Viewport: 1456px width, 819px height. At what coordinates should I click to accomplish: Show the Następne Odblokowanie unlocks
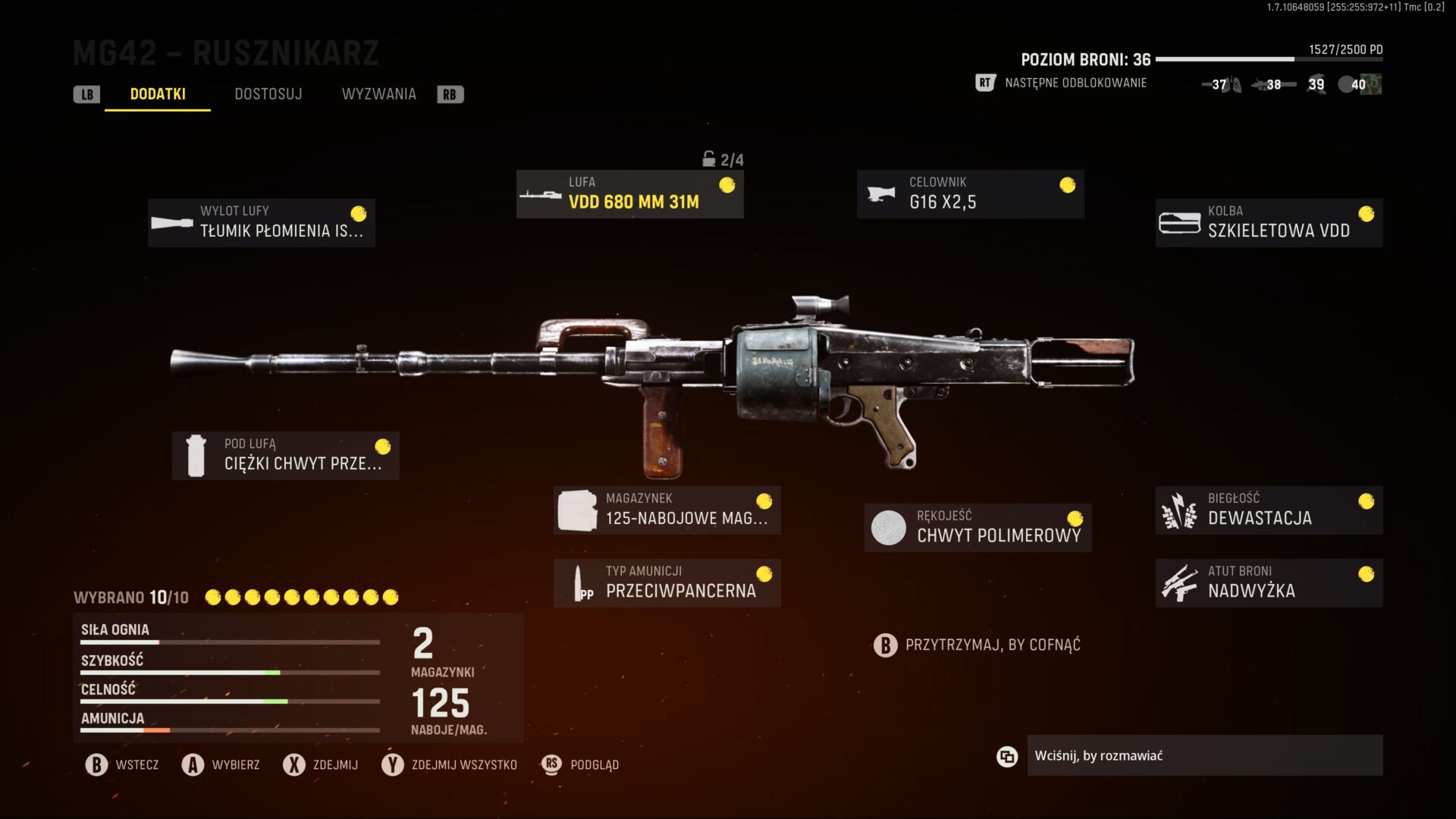coord(1075,83)
